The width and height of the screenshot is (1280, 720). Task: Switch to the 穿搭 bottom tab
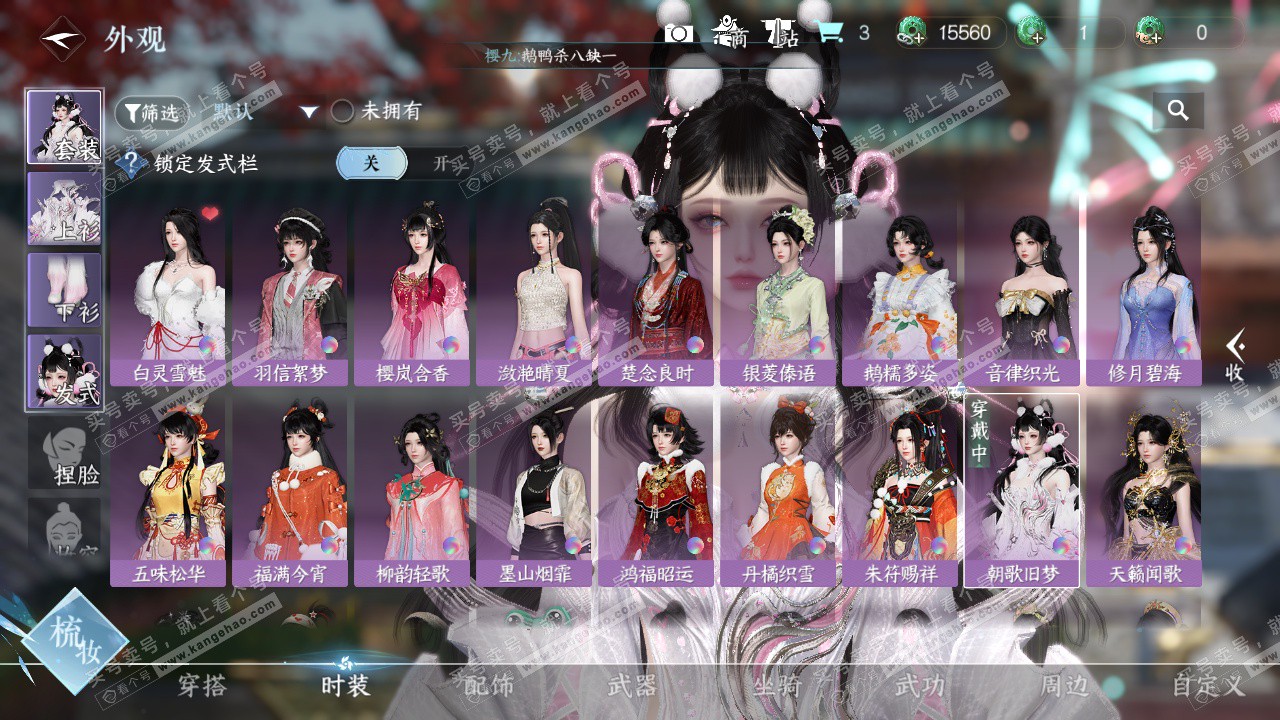pyautogui.click(x=202, y=686)
